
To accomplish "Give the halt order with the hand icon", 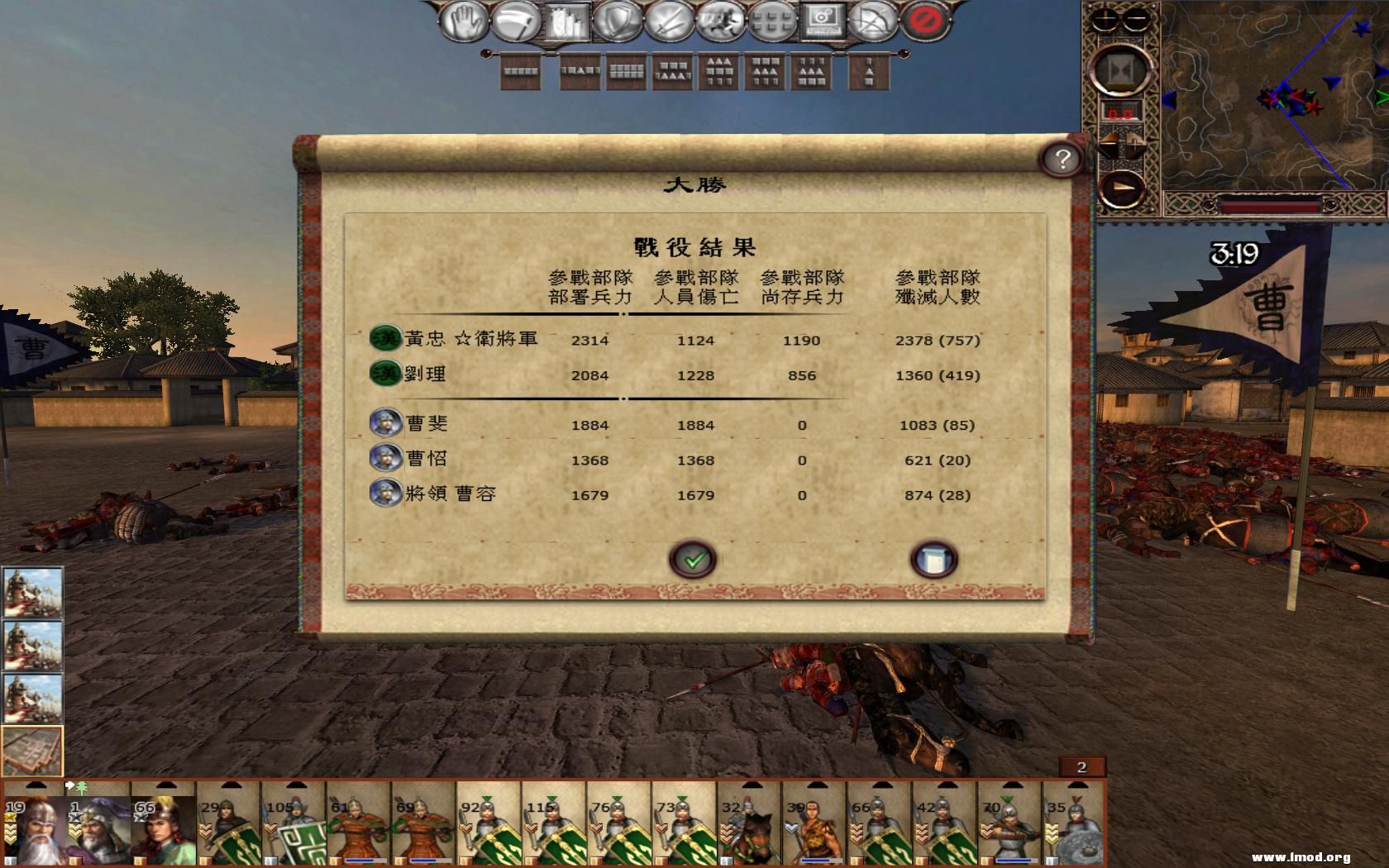I will (463, 21).
